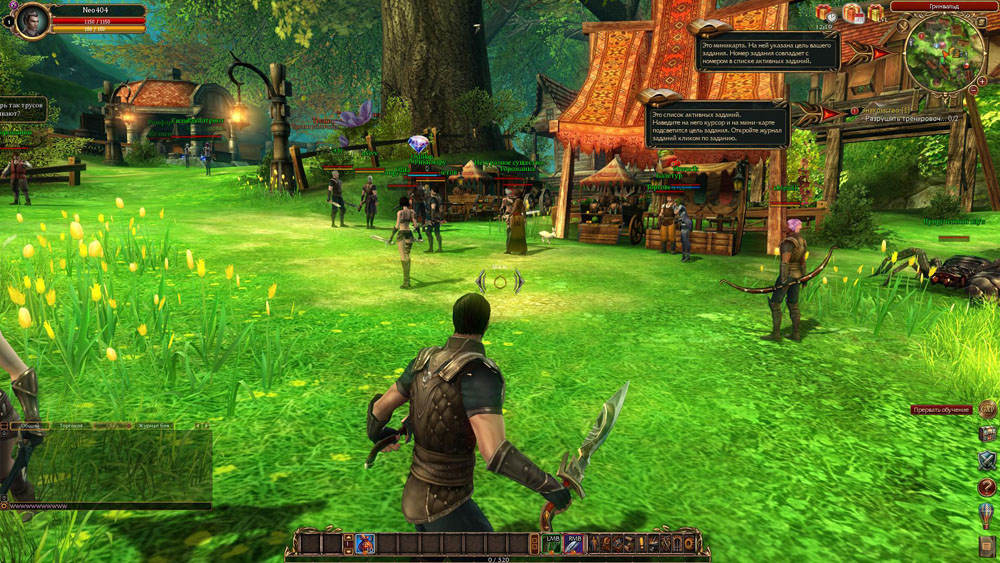Viewport: 1000px width, 563px height.
Task: Click the circular minimap
Action: pyautogui.click(x=943, y=51)
